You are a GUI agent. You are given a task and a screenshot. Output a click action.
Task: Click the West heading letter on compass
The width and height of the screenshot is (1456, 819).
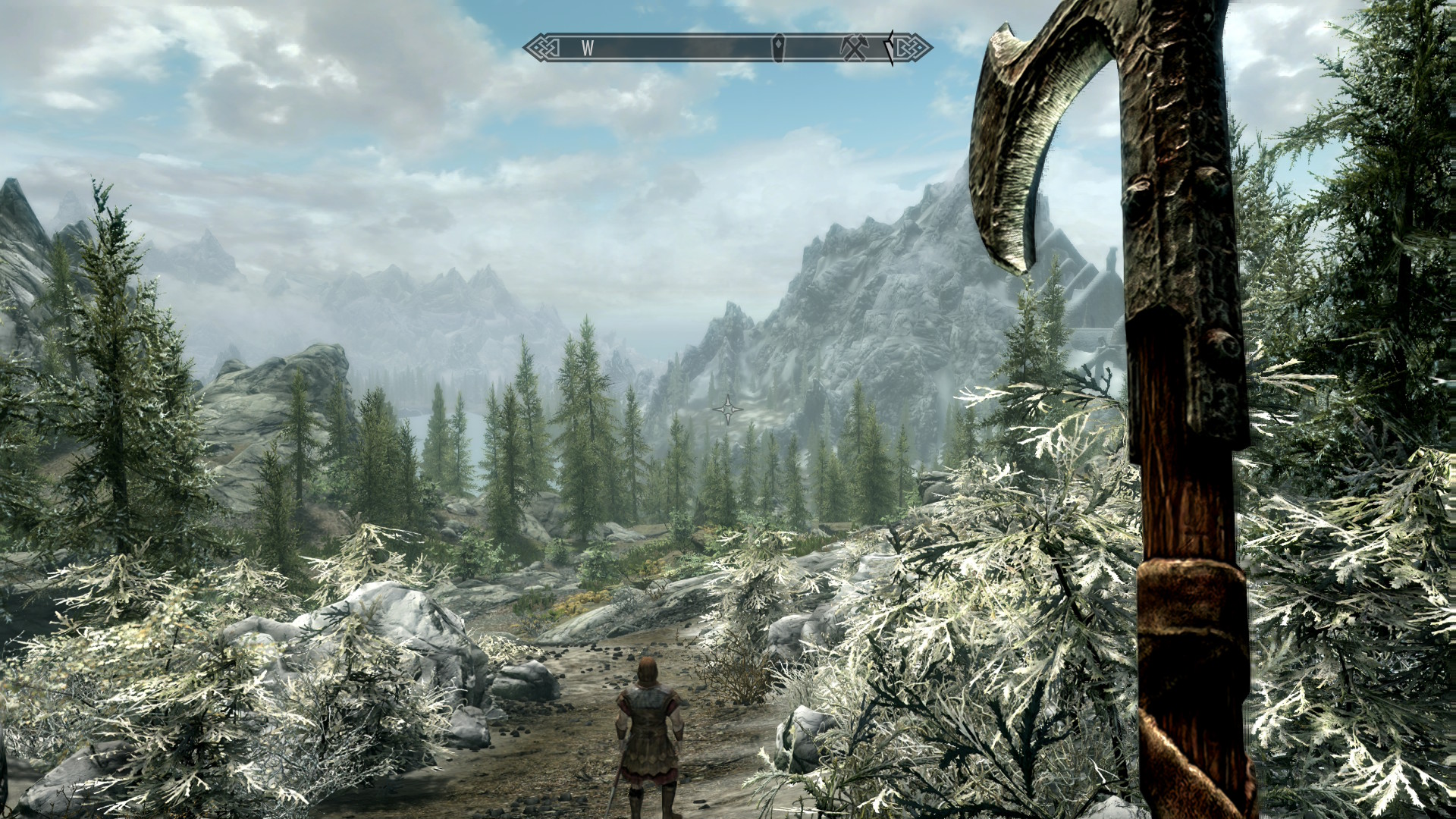[587, 48]
